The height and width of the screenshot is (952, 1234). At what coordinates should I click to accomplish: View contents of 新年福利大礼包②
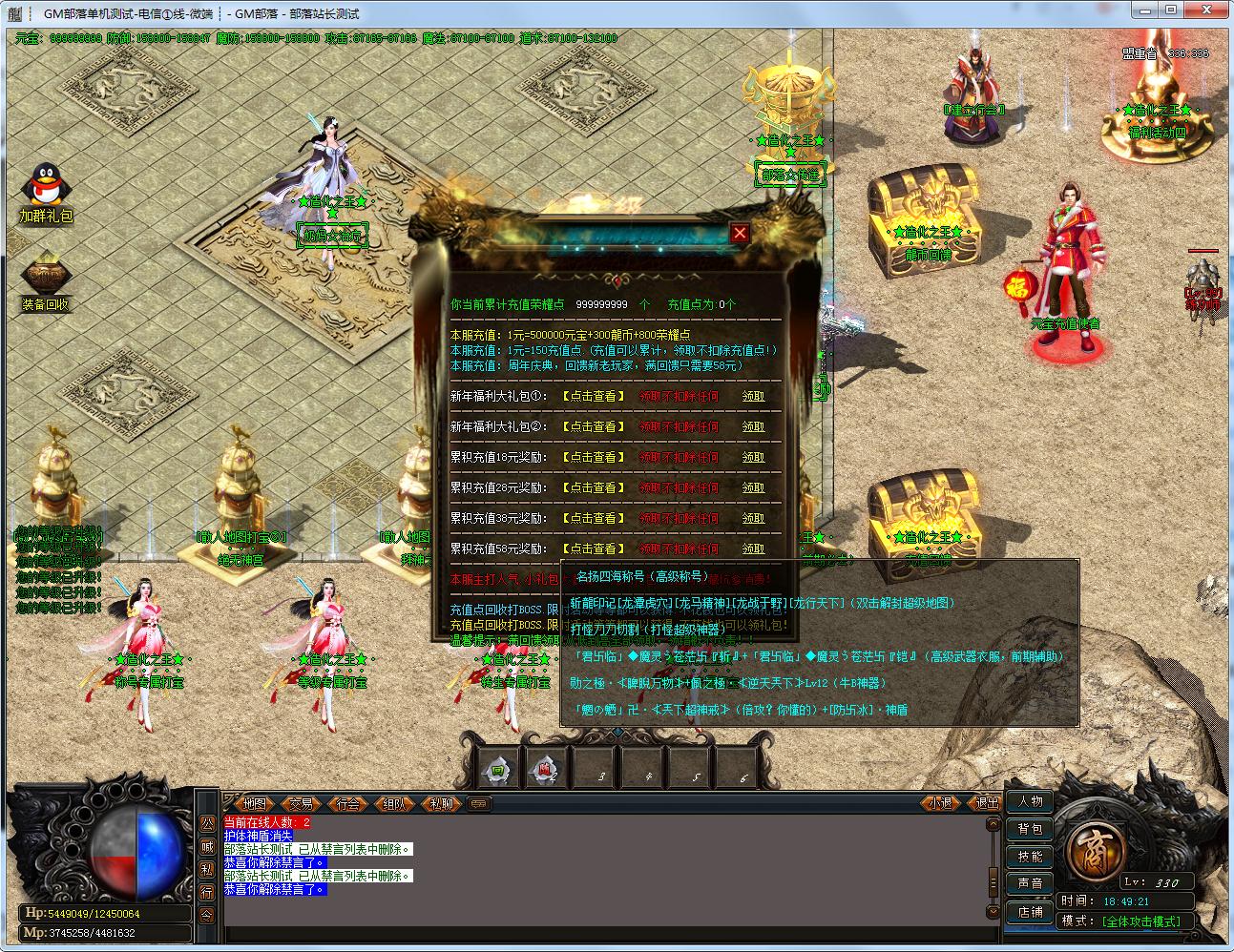point(594,426)
